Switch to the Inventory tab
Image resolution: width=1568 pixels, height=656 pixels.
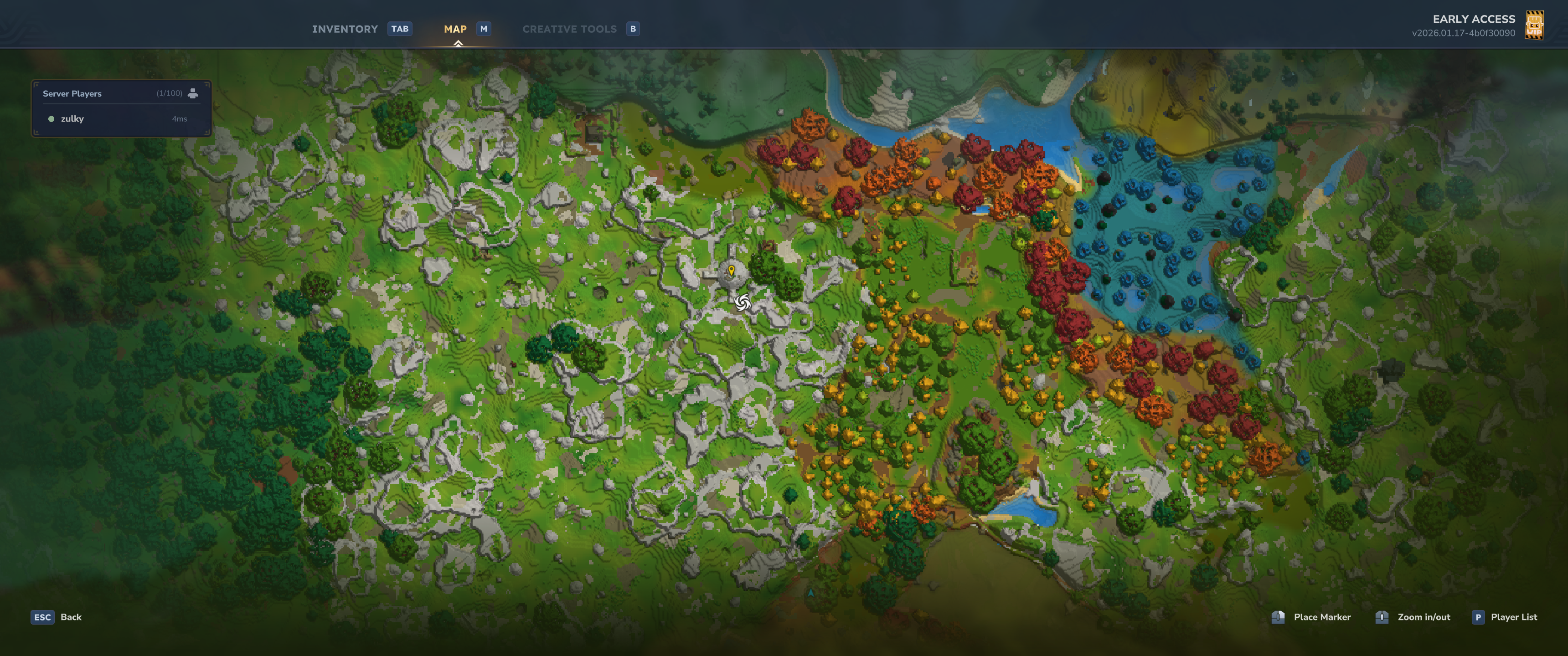(x=344, y=28)
